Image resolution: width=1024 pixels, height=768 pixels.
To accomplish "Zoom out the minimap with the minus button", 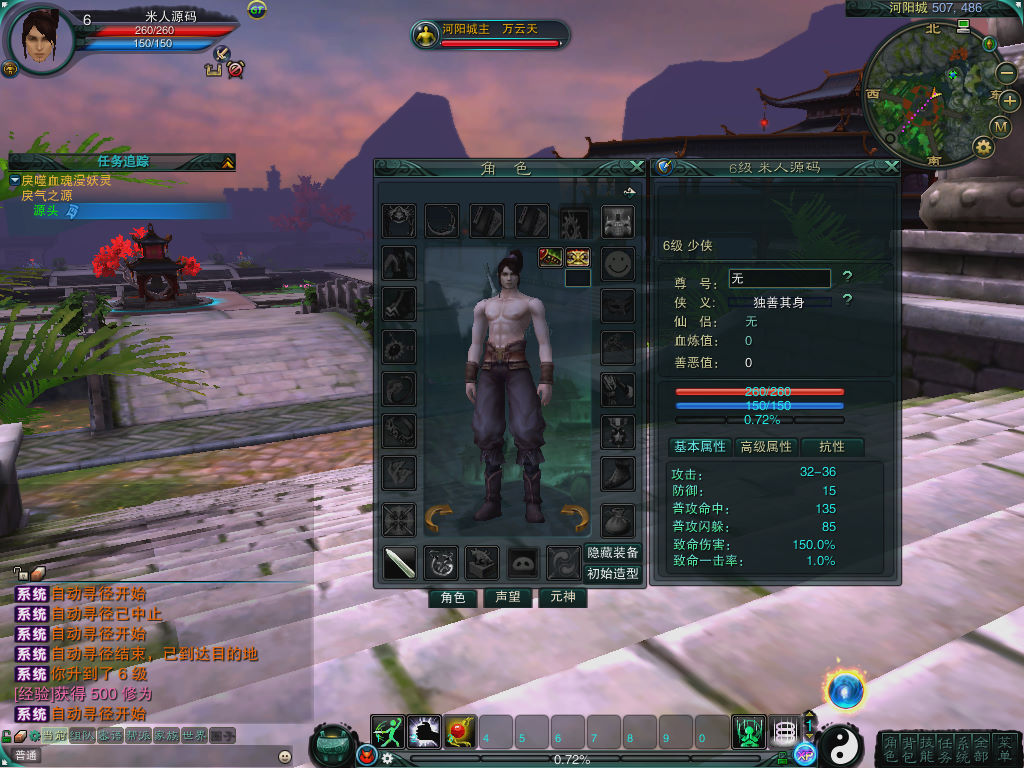I will pos(1006,73).
